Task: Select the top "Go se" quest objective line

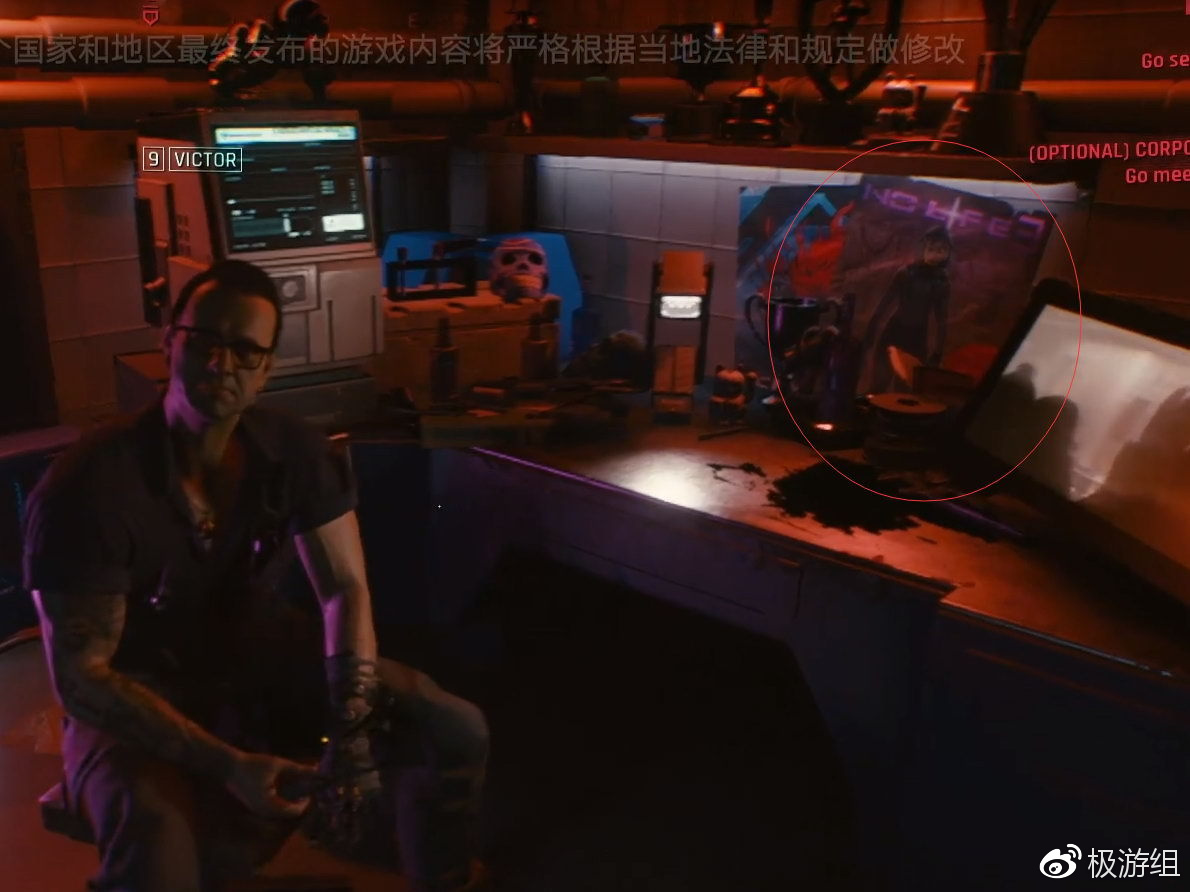Action: click(1165, 61)
